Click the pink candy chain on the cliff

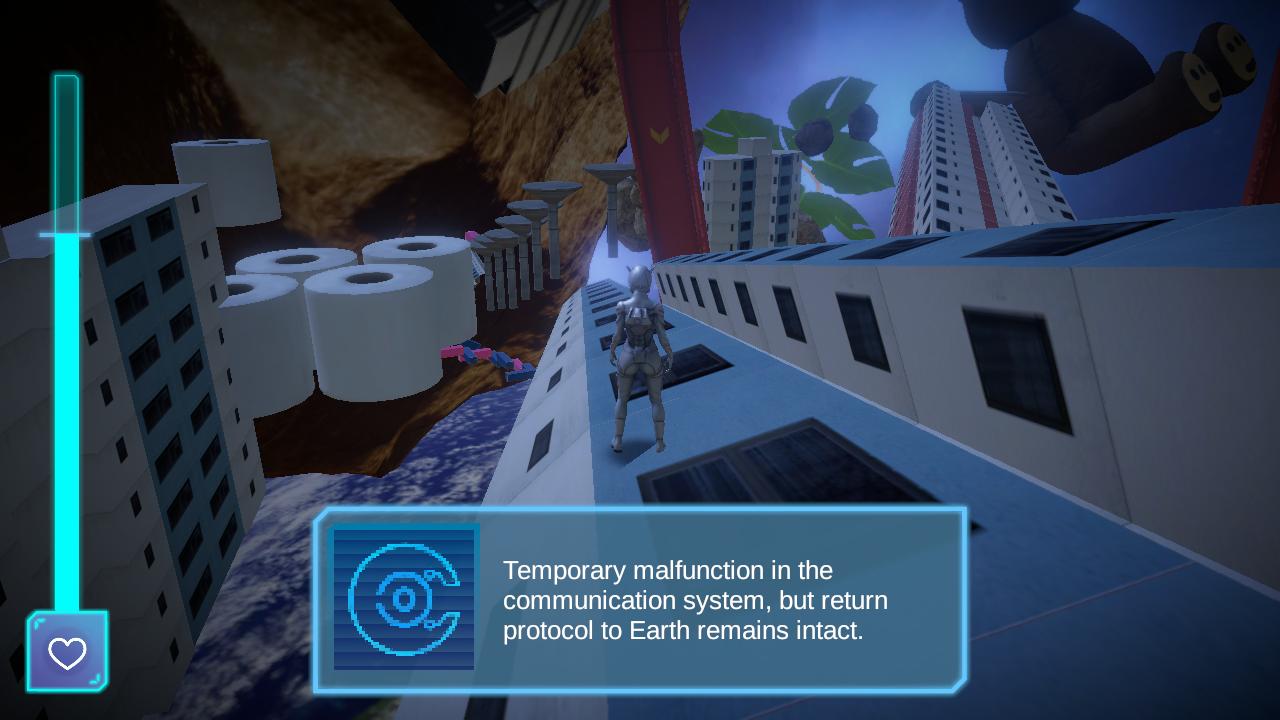475,355
